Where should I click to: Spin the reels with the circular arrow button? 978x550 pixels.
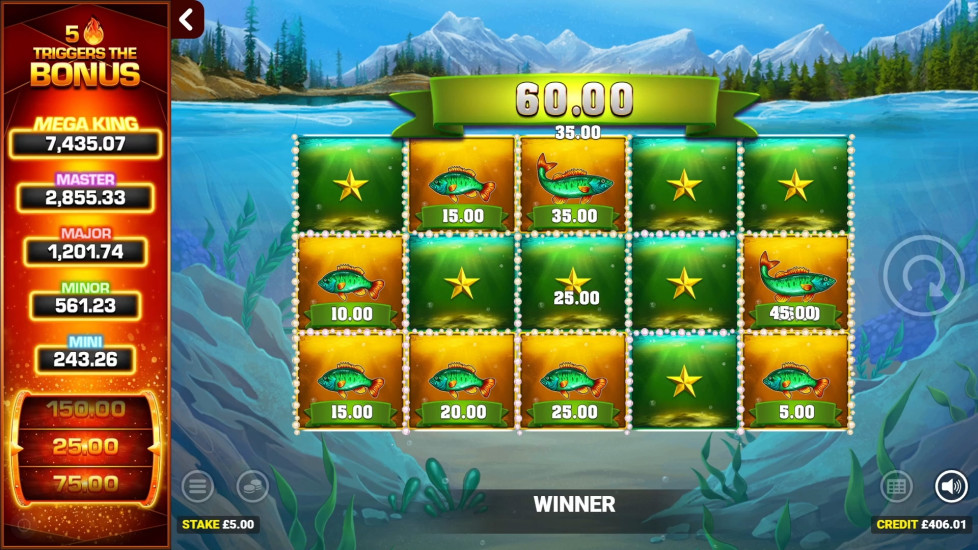[924, 275]
